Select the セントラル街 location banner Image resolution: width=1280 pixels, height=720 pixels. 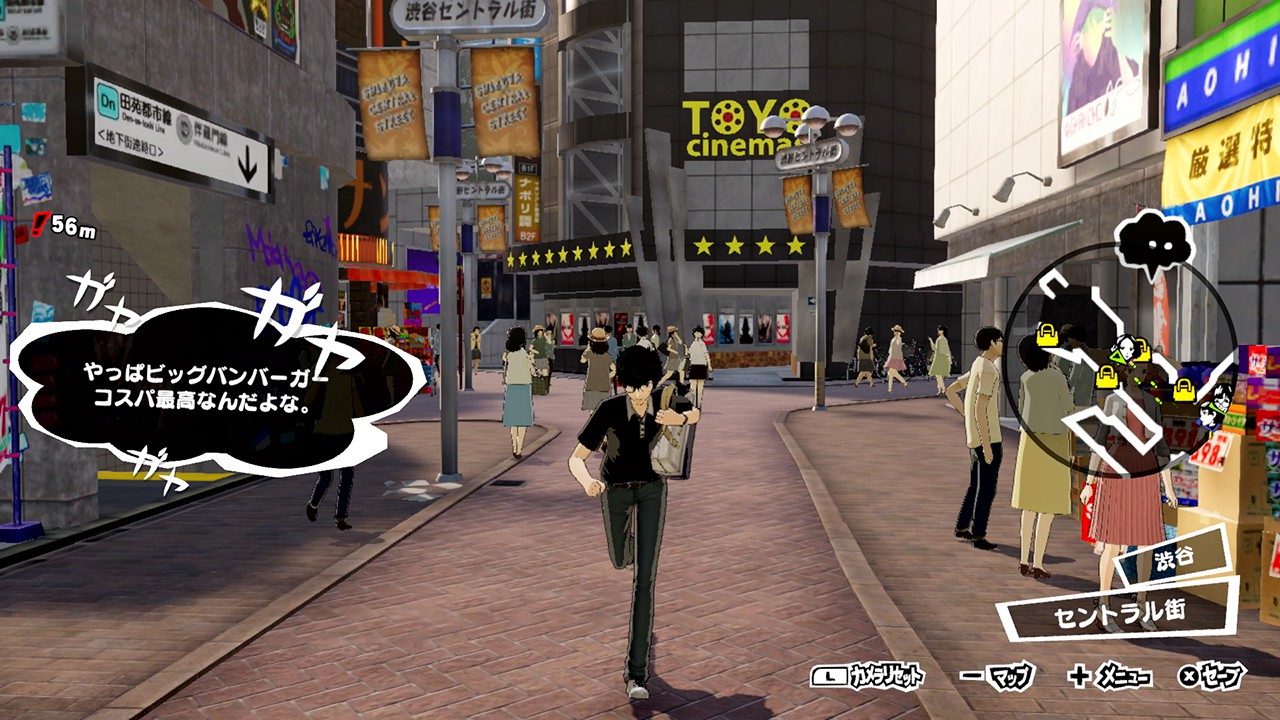1116,610
